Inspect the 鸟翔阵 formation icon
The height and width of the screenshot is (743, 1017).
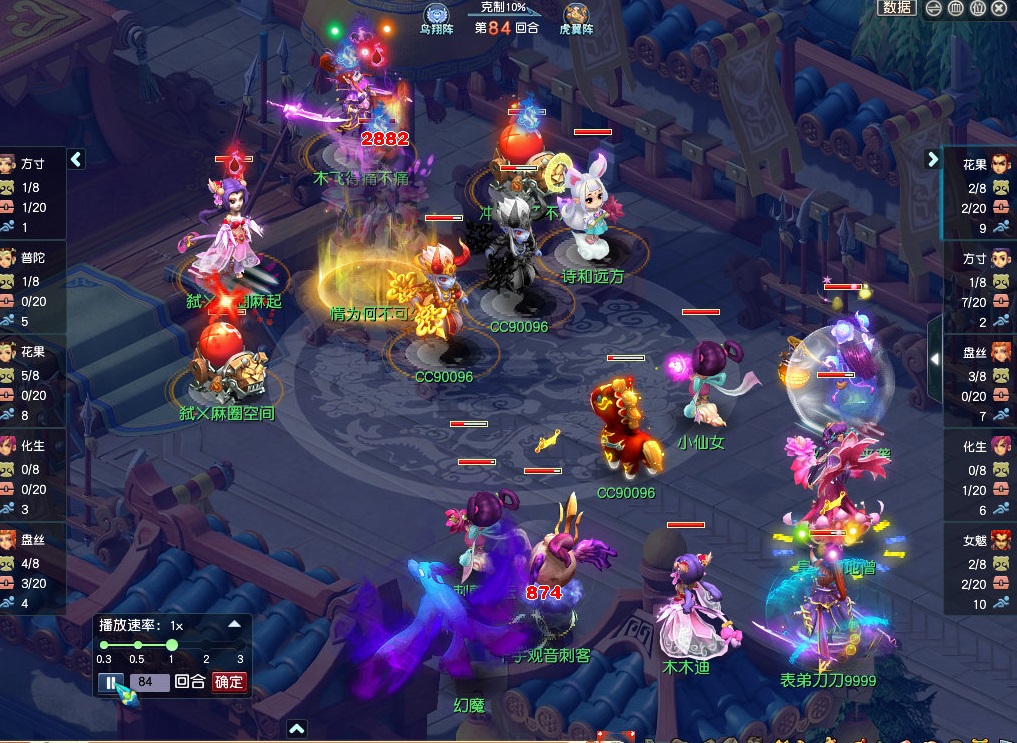tap(435, 14)
